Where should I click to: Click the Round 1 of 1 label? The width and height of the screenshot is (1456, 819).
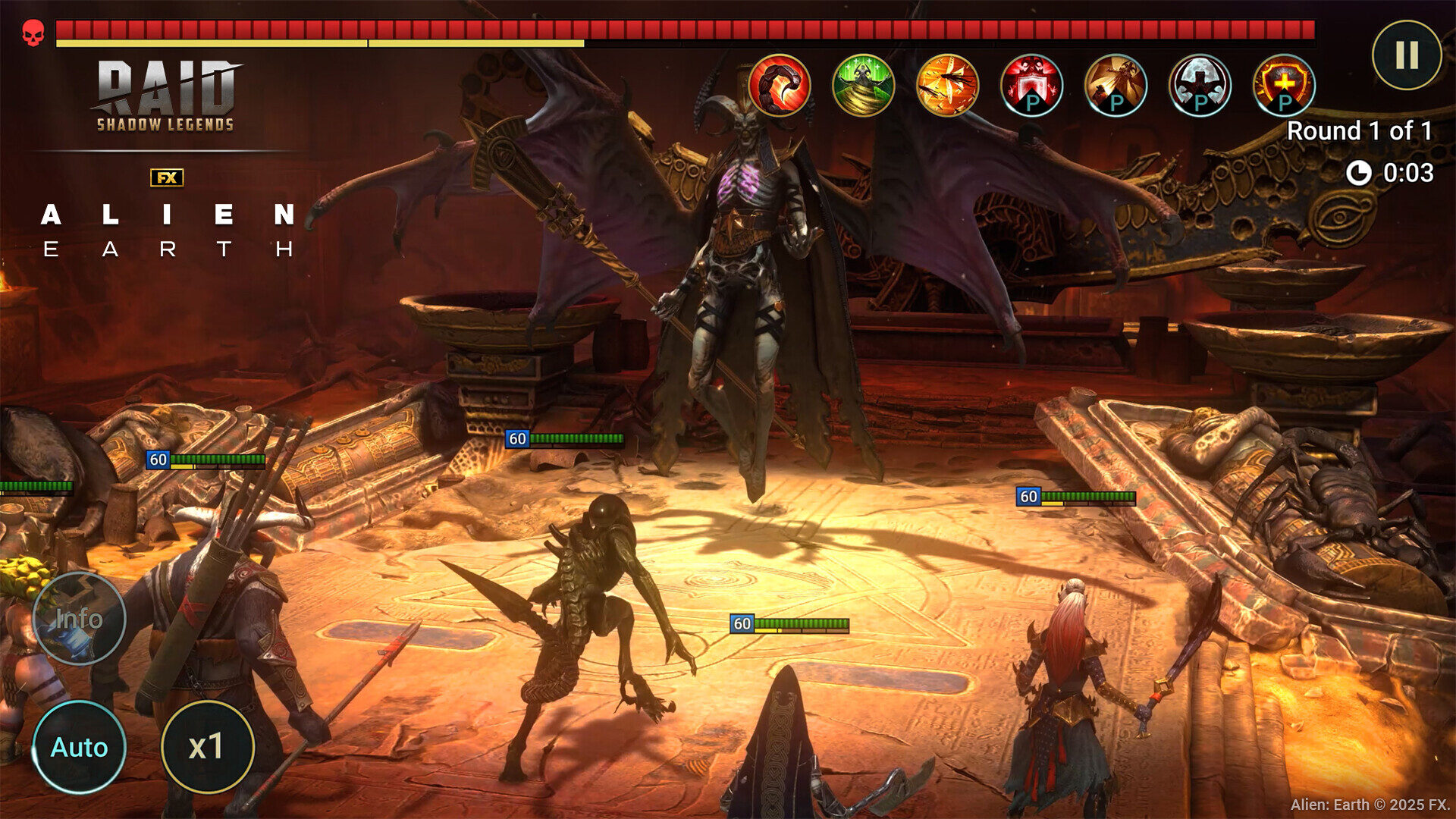point(1360,130)
